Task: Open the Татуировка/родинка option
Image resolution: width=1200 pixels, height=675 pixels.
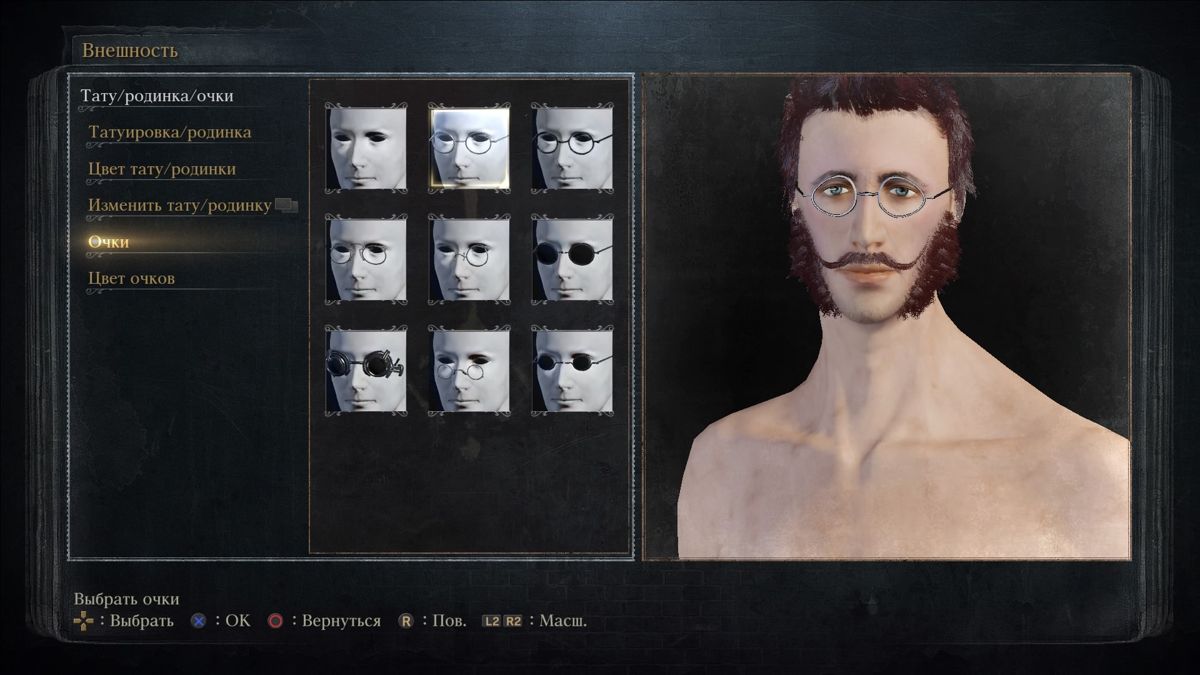Action: tap(169, 132)
